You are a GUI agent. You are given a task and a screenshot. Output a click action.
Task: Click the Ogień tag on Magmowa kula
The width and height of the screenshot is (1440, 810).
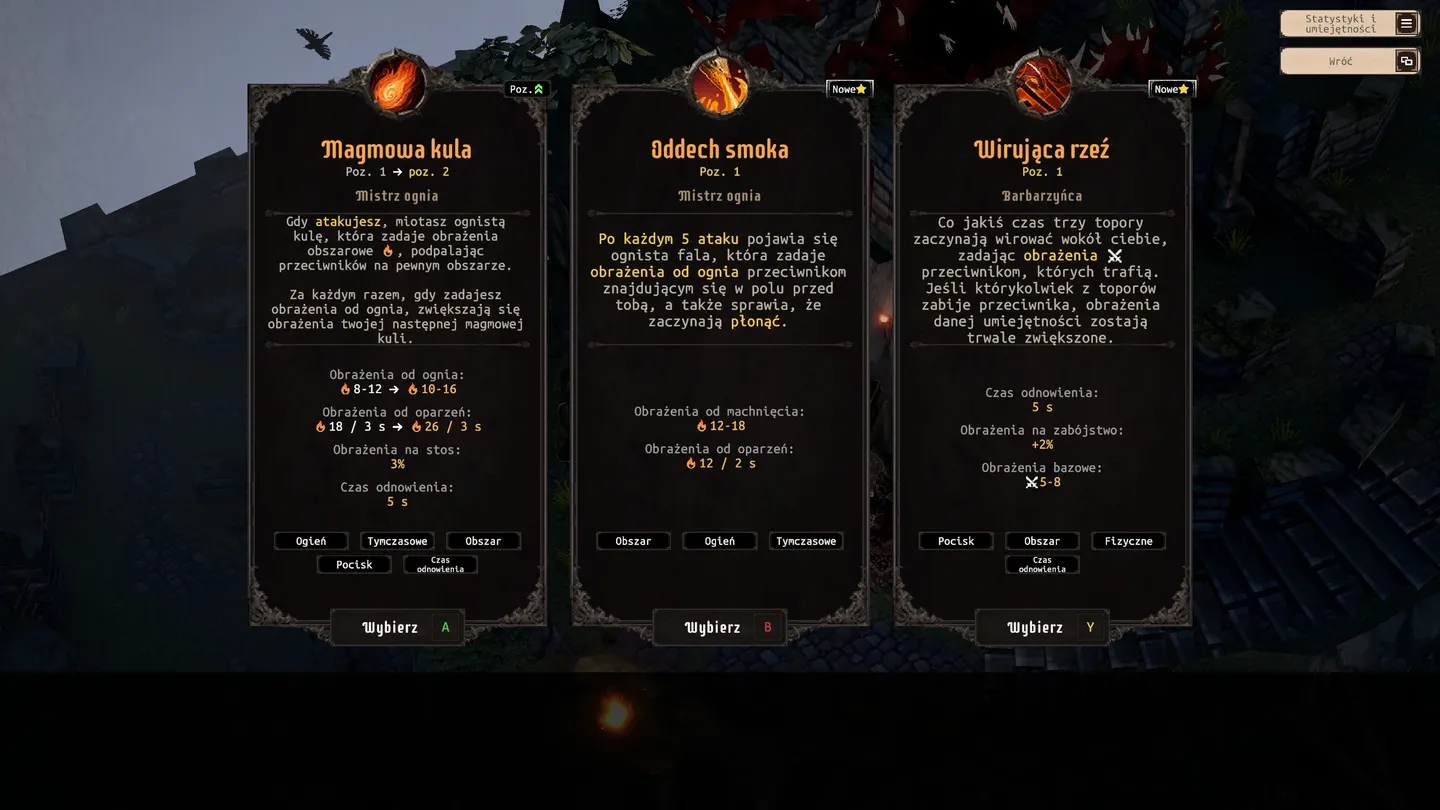pos(311,541)
